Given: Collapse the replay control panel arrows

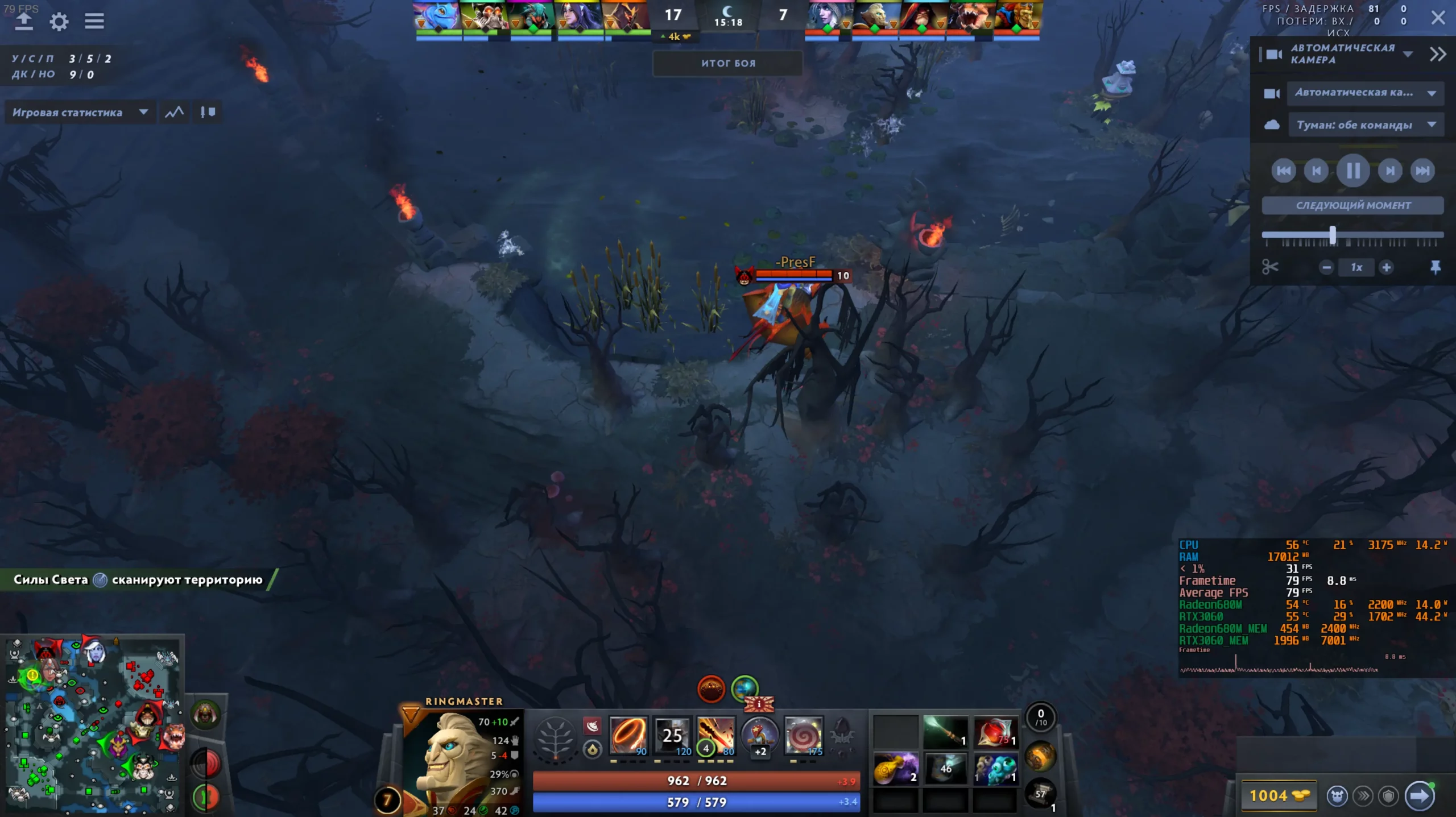Looking at the screenshot, I should click(1437, 54).
